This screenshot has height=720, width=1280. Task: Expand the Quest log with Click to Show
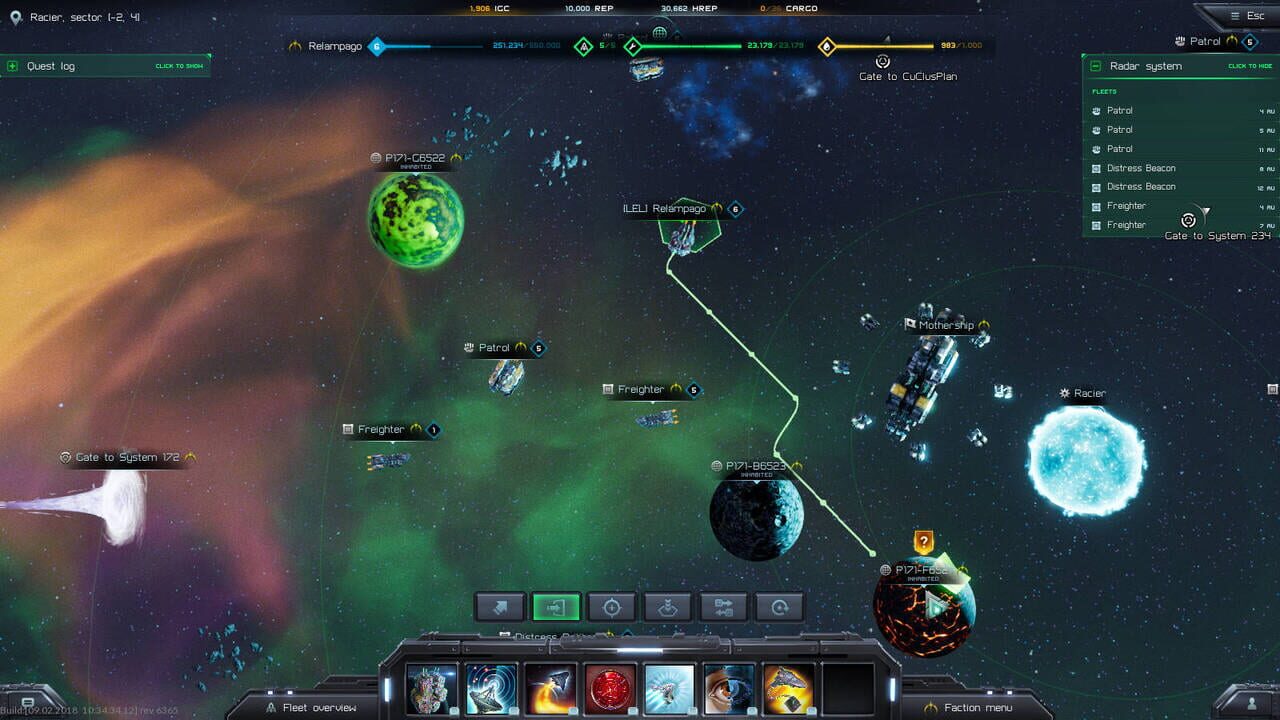coord(178,65)
